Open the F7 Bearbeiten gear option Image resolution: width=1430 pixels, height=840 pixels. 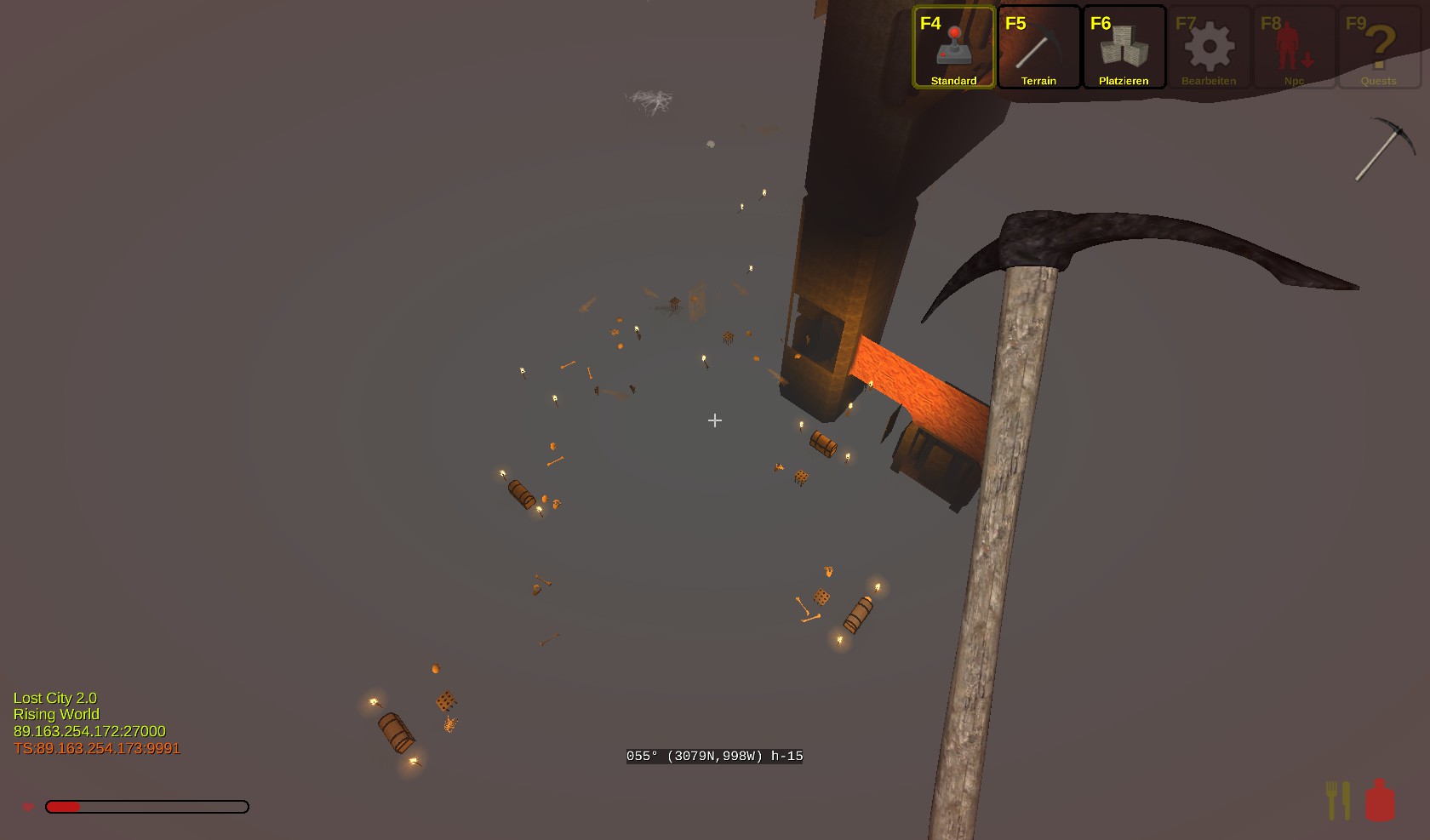click(1209, 48)
